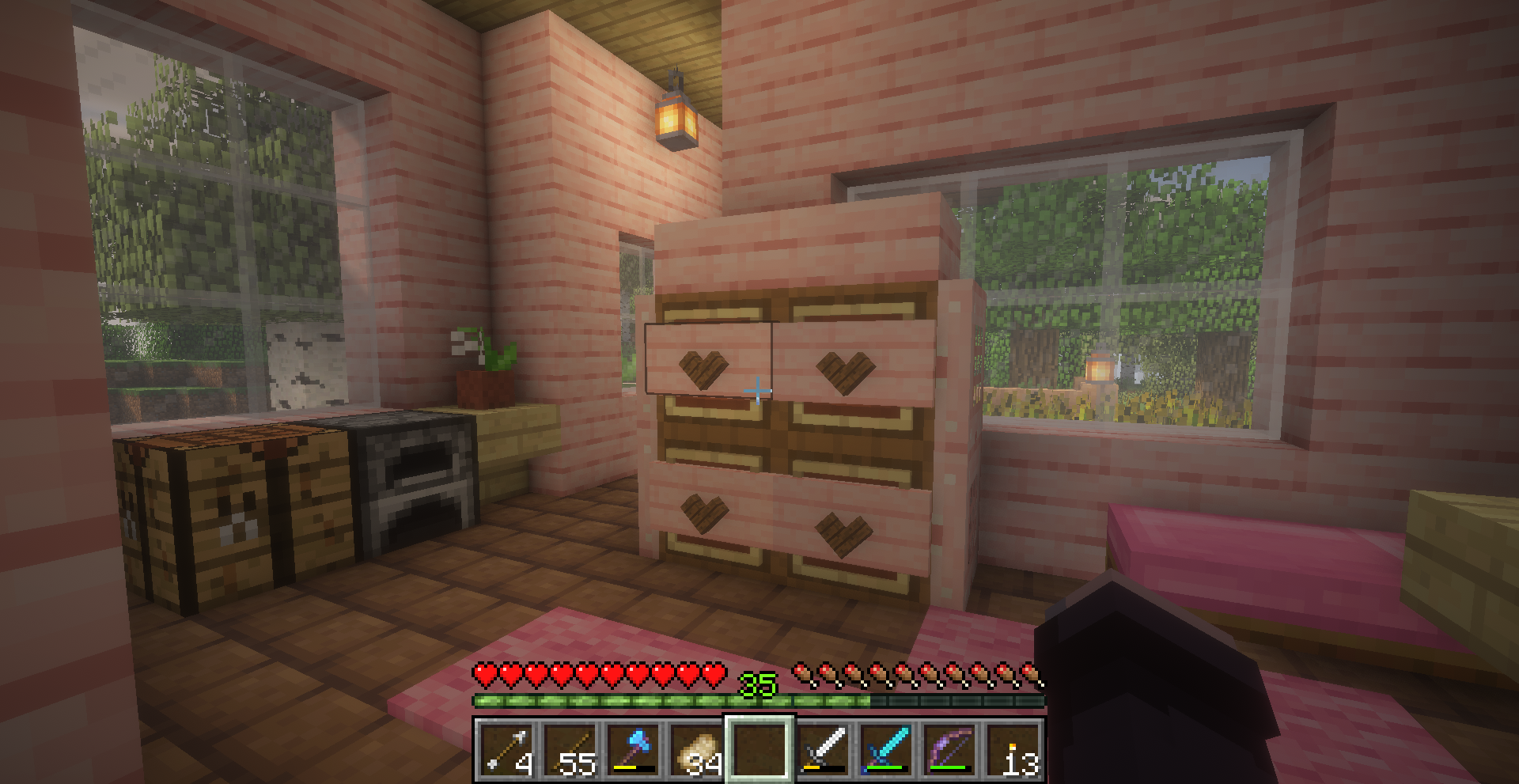The image size is (1519, 784).
Task: Select the baked potato stack
Action: click(697, 748)
